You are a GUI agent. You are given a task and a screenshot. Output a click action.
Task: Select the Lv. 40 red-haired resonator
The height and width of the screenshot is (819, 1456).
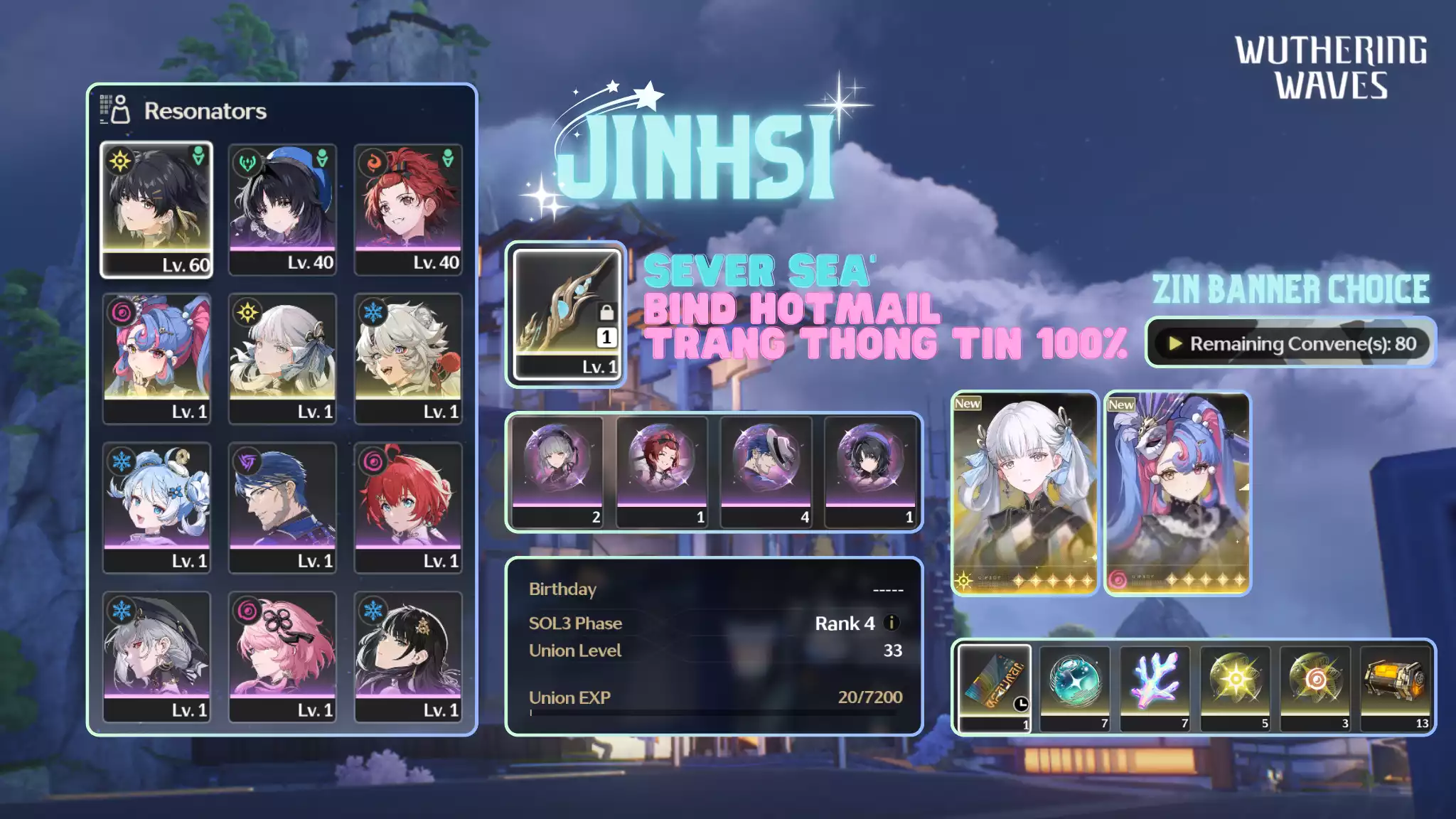tap(408, 209)
